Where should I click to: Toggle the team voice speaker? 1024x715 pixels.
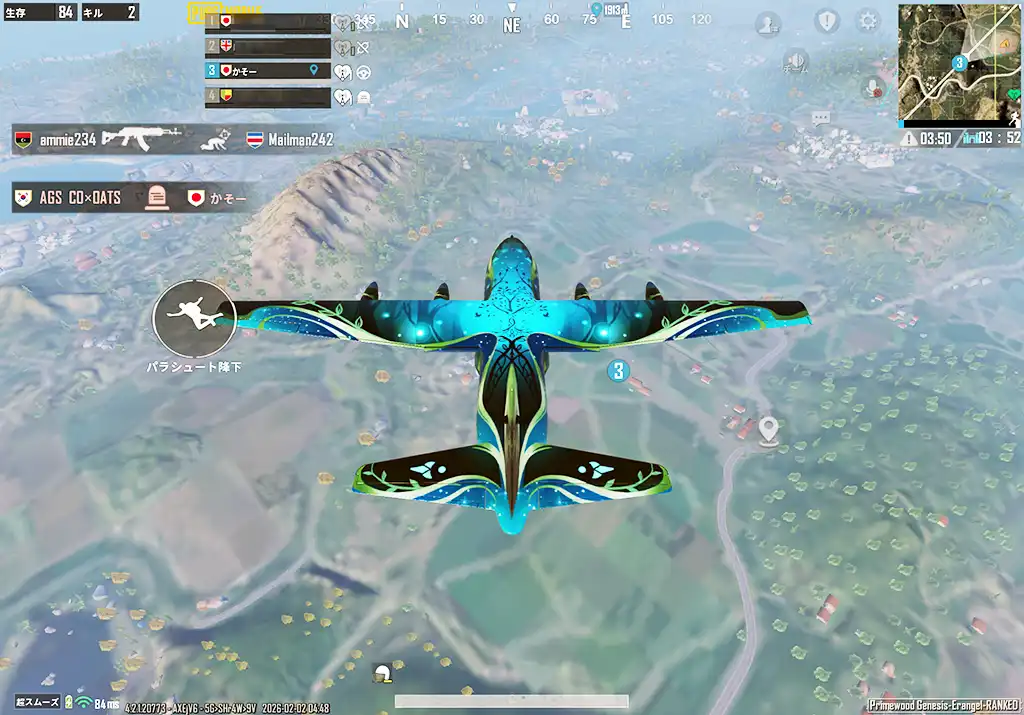pyautogui.click(x=795, y=61)
